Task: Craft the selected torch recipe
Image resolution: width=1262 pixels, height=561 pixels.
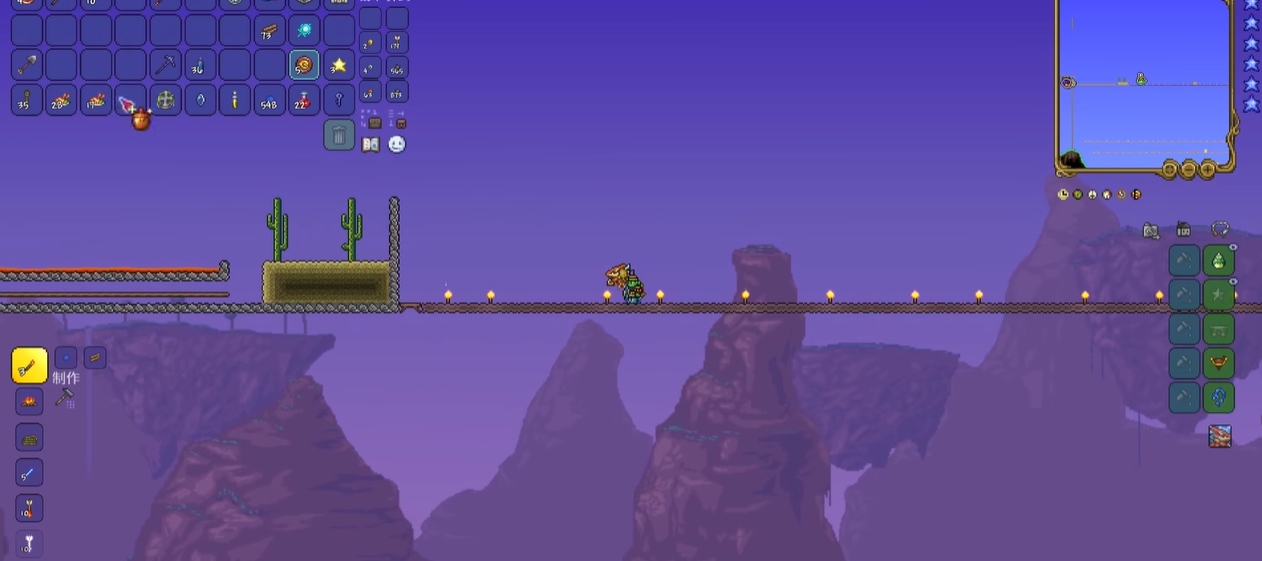Action: [30, 366]
